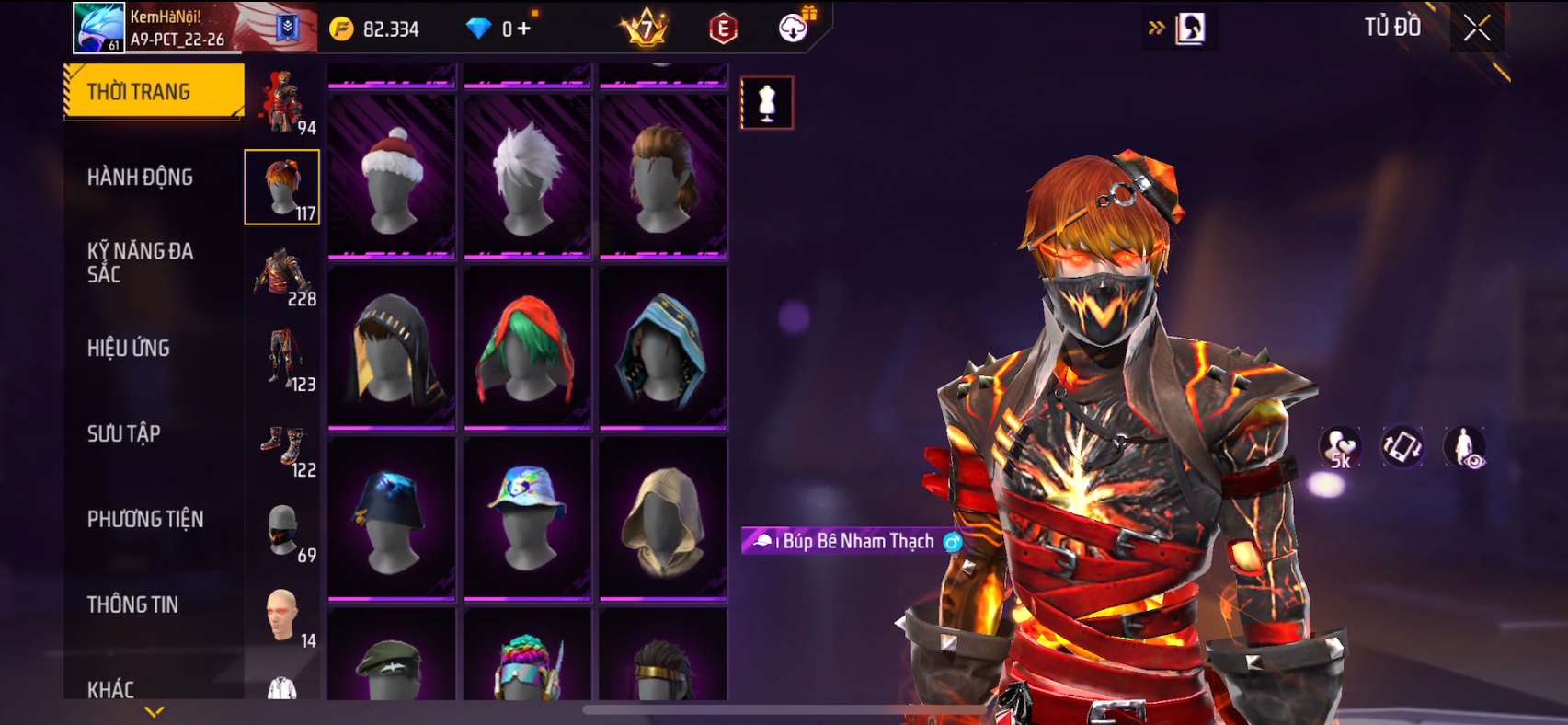Tap the heart 5k like button
1568x725 pixels.
[x=1340, y=447]
